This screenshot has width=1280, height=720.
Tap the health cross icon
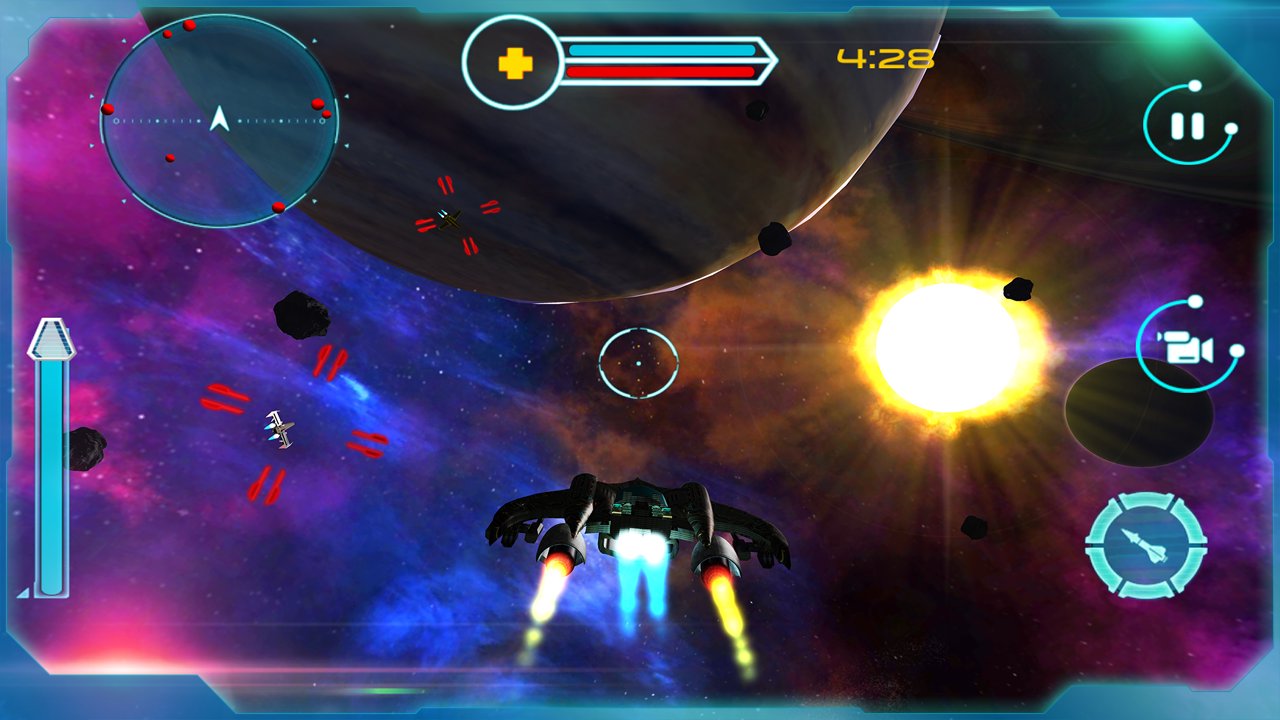coord(515,63)
